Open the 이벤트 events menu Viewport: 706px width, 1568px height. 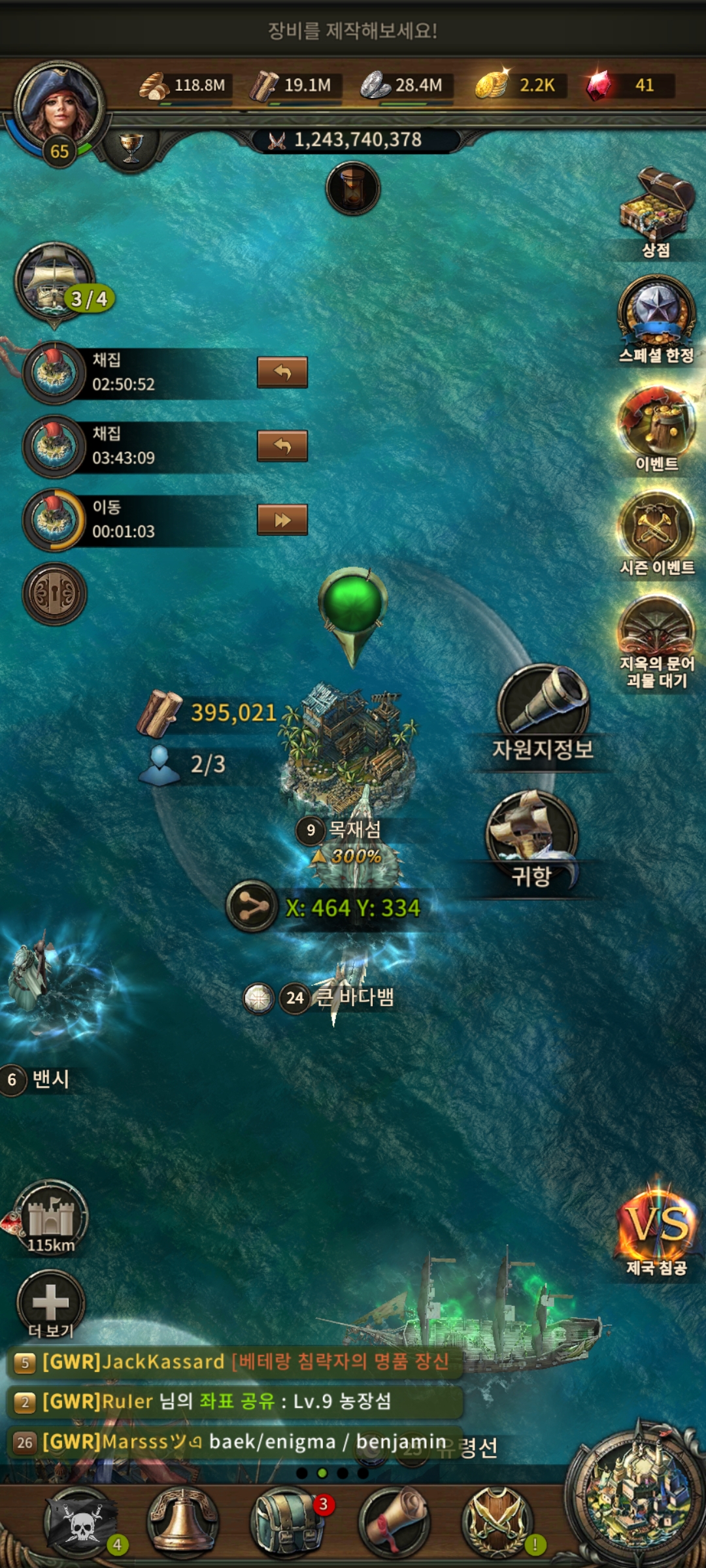click(656, 423)
